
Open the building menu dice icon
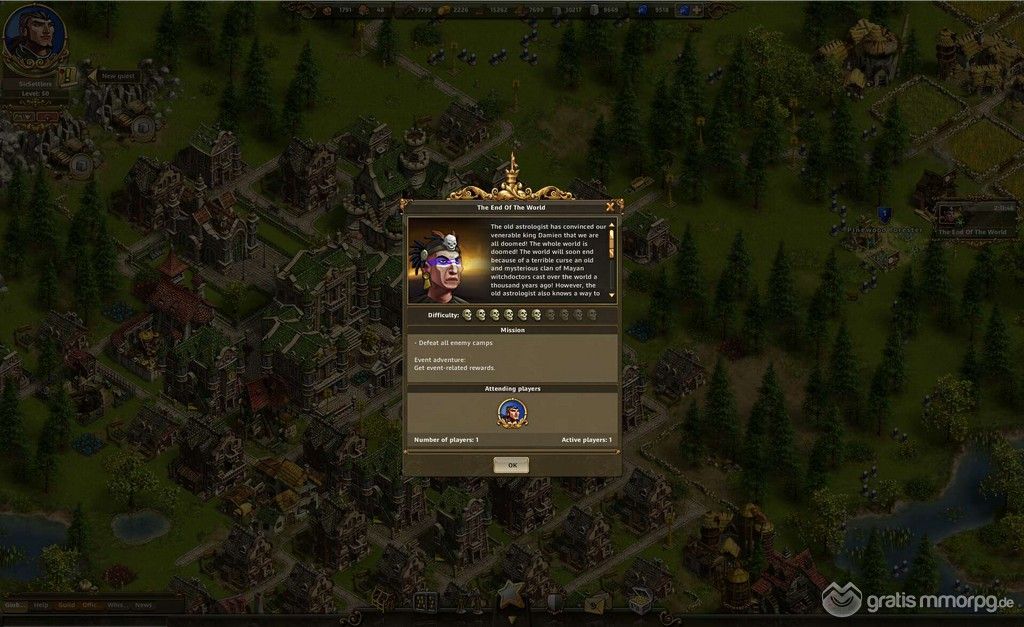coord(426,602)
